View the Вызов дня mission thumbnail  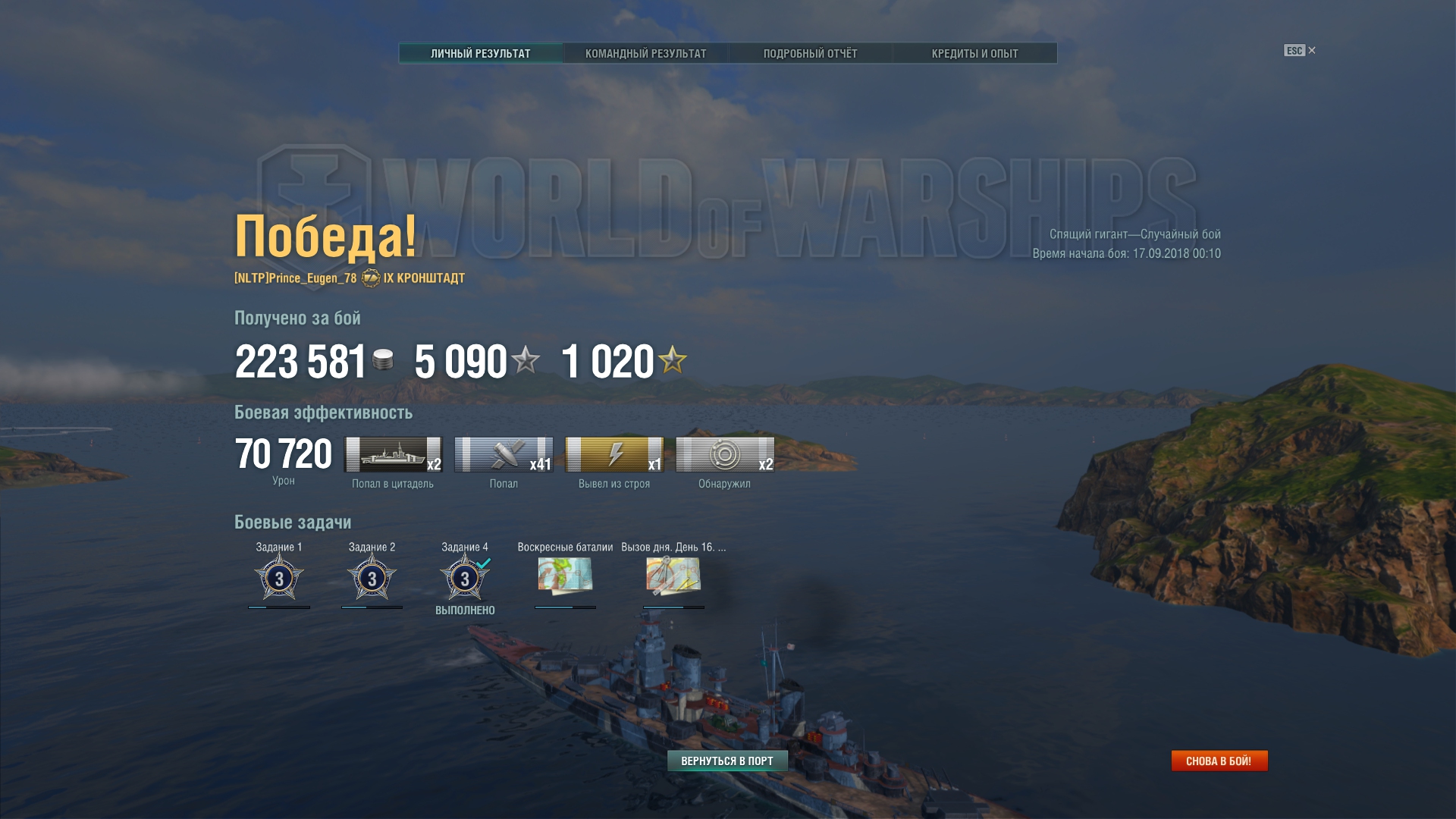coord(673,575)
